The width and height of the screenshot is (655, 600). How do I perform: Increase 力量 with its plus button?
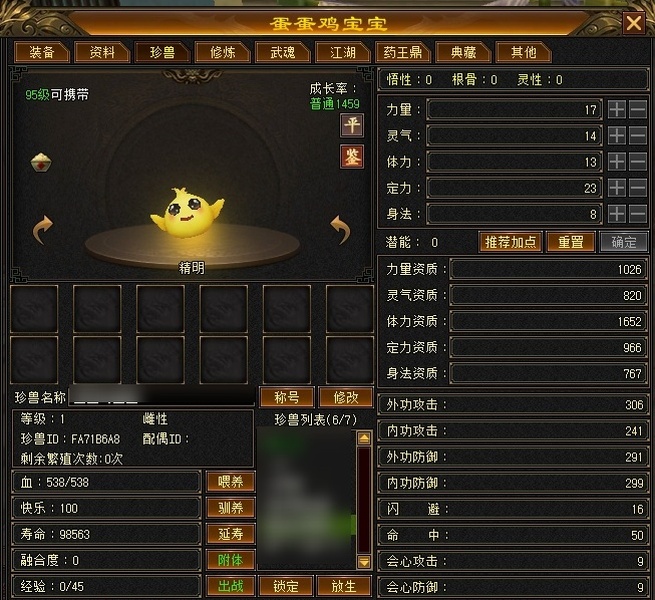617,109
